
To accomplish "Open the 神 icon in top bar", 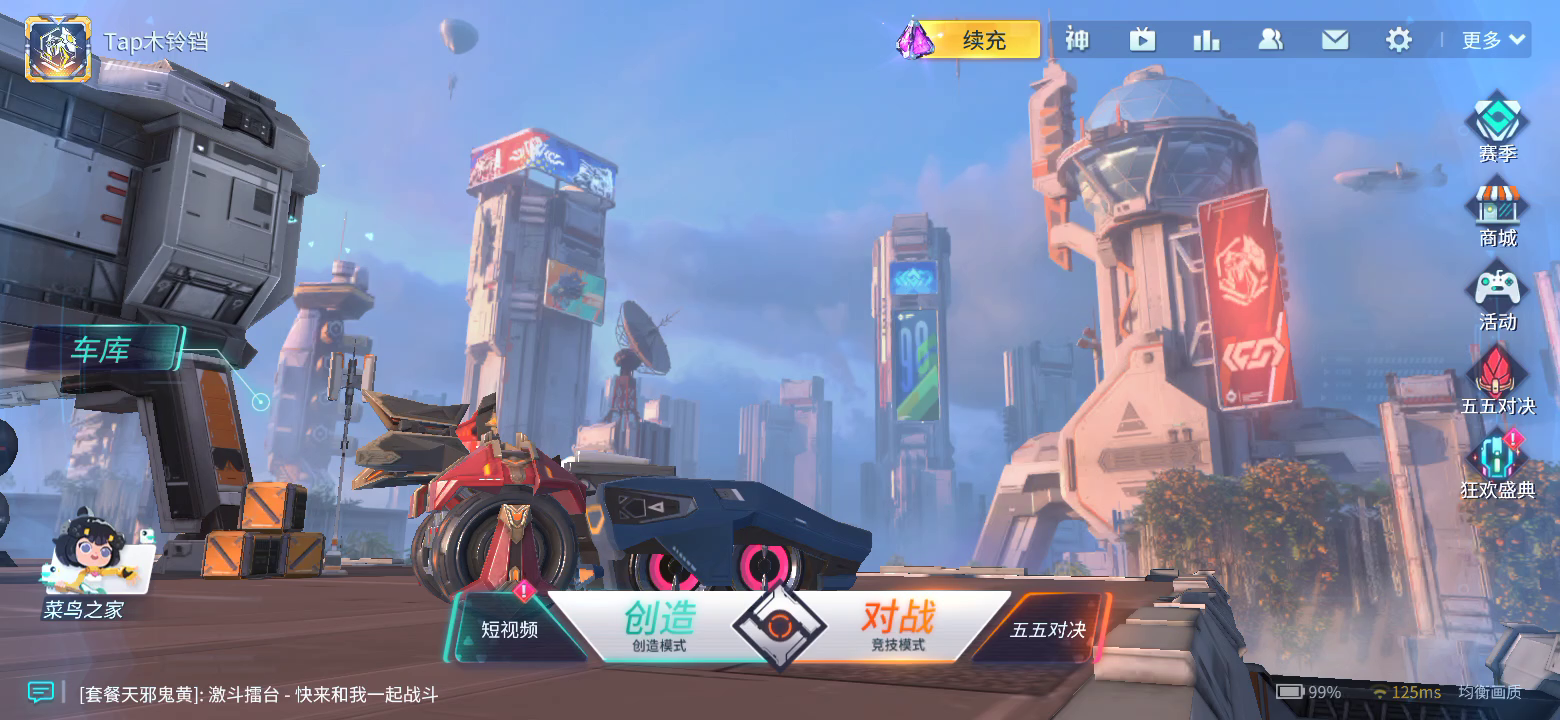I will (x=1077, y=40).
